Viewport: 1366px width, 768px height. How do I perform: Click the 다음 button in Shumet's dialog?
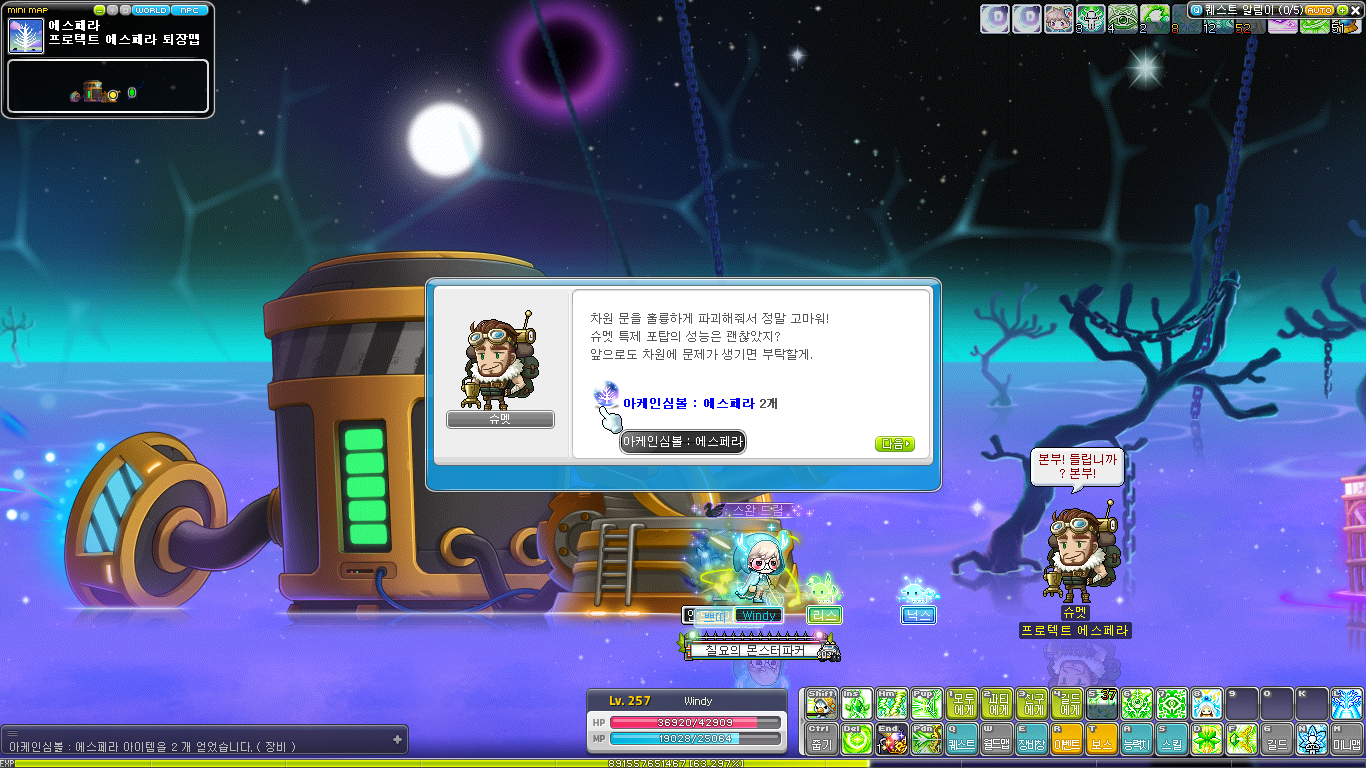point(893,442)
